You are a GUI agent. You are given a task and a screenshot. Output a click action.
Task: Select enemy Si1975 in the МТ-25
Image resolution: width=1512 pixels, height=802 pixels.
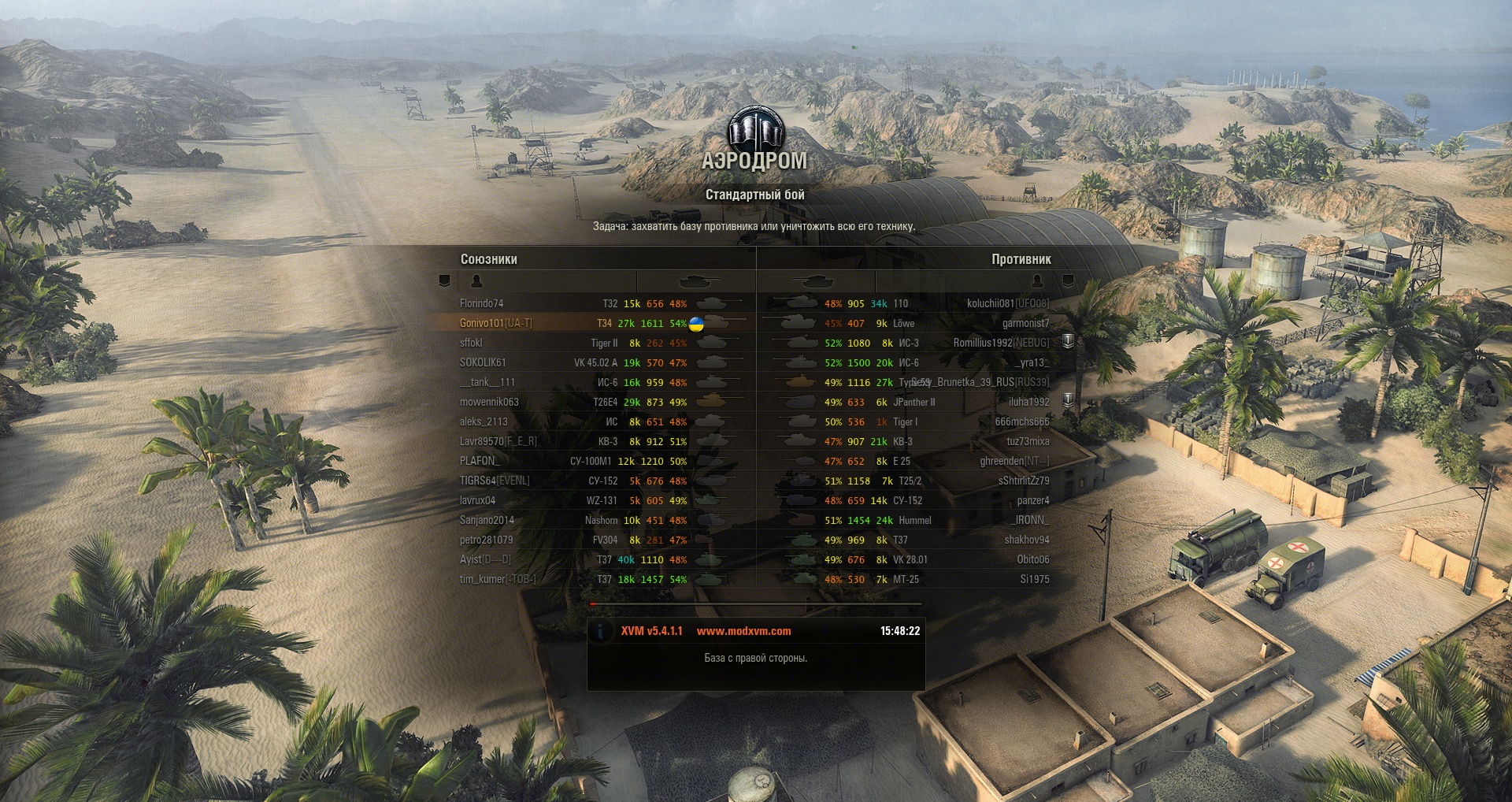(x=1035, y=579)
